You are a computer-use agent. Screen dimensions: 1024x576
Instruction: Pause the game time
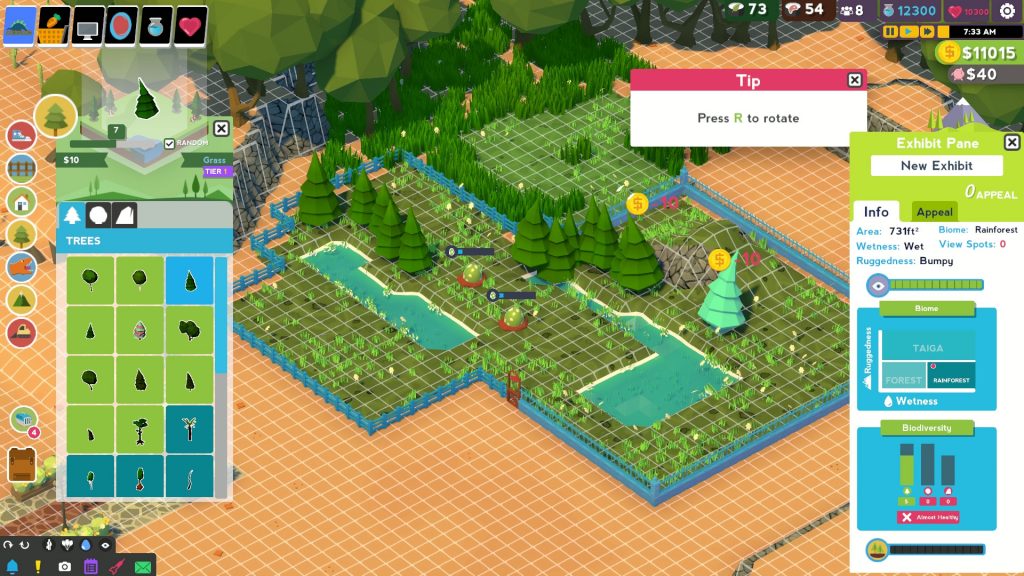click(x=890, y=32)
